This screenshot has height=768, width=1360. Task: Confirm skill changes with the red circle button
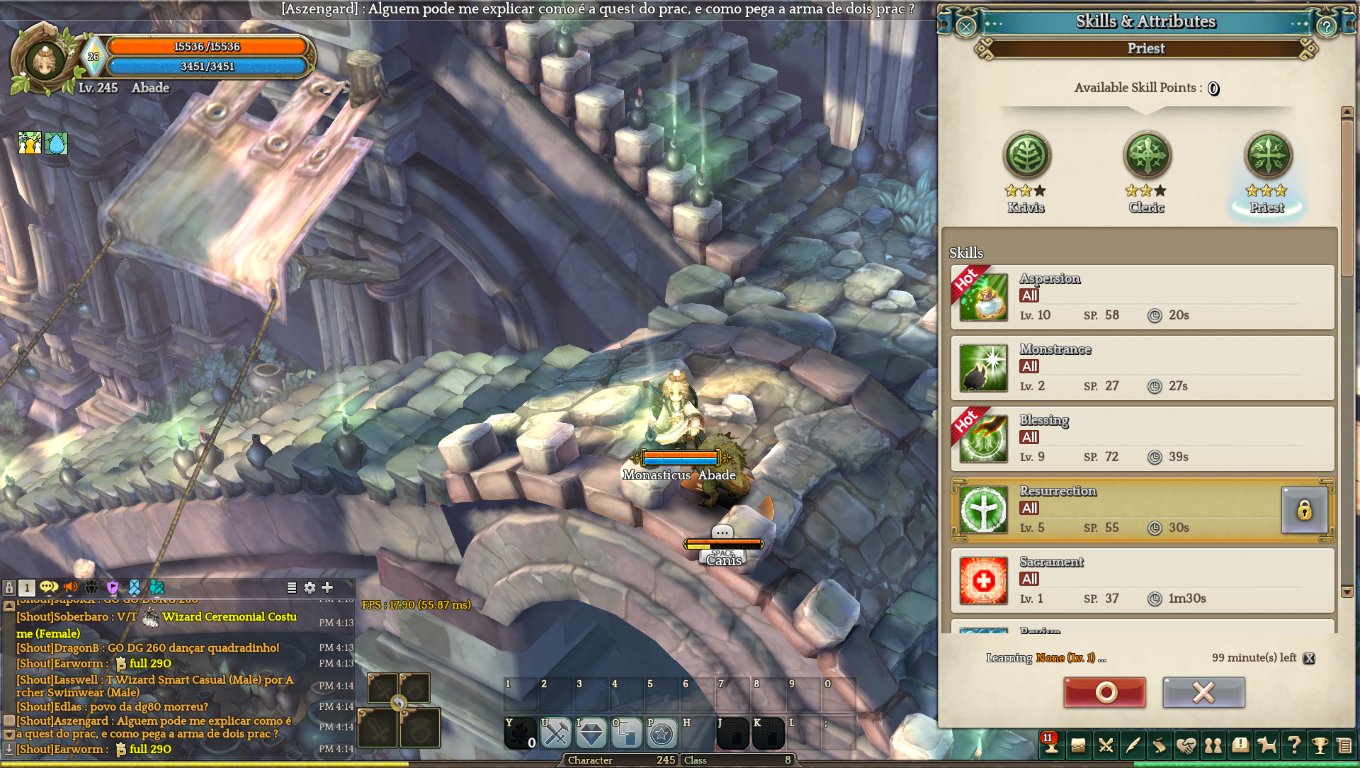click(x=1105, y=692)
